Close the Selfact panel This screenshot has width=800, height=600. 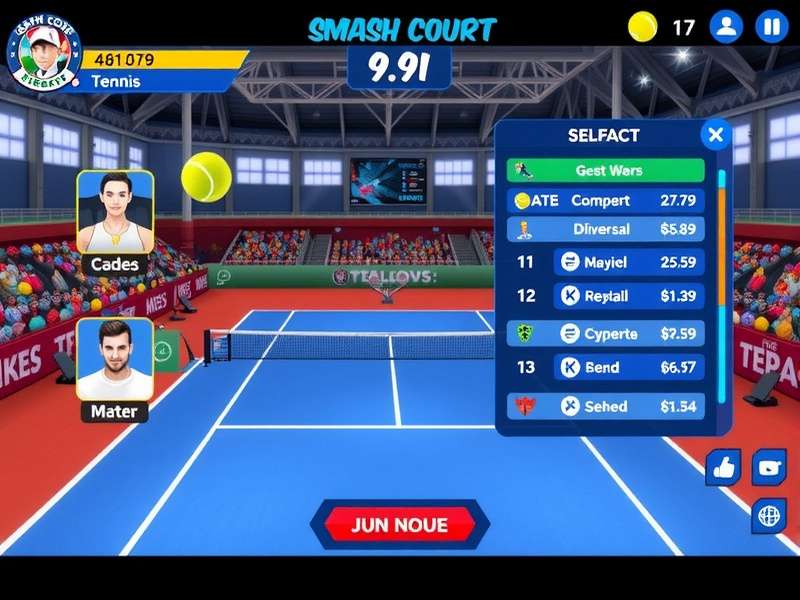715,134
